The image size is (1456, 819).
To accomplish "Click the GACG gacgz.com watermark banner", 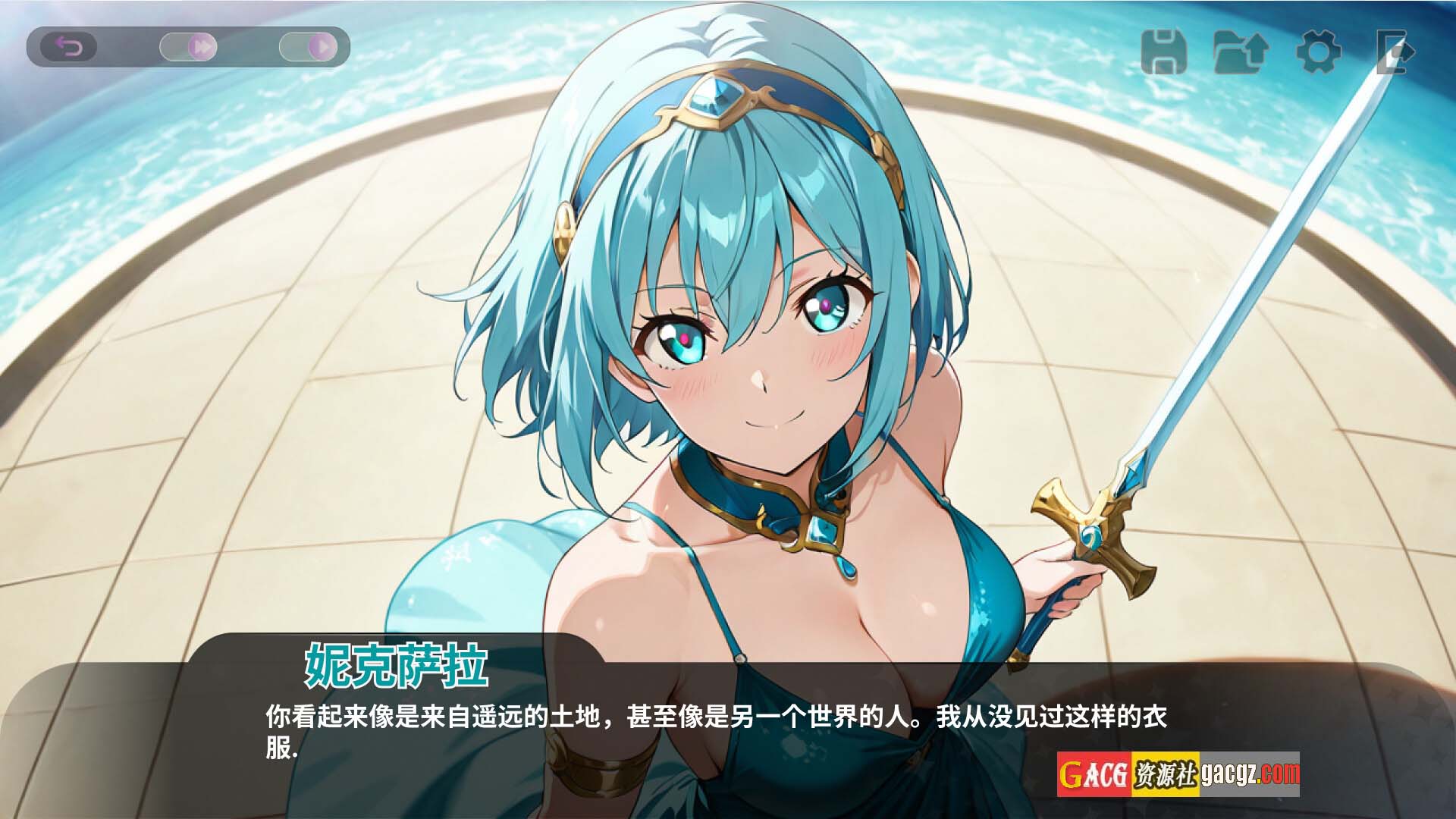I will [1178, 774].
